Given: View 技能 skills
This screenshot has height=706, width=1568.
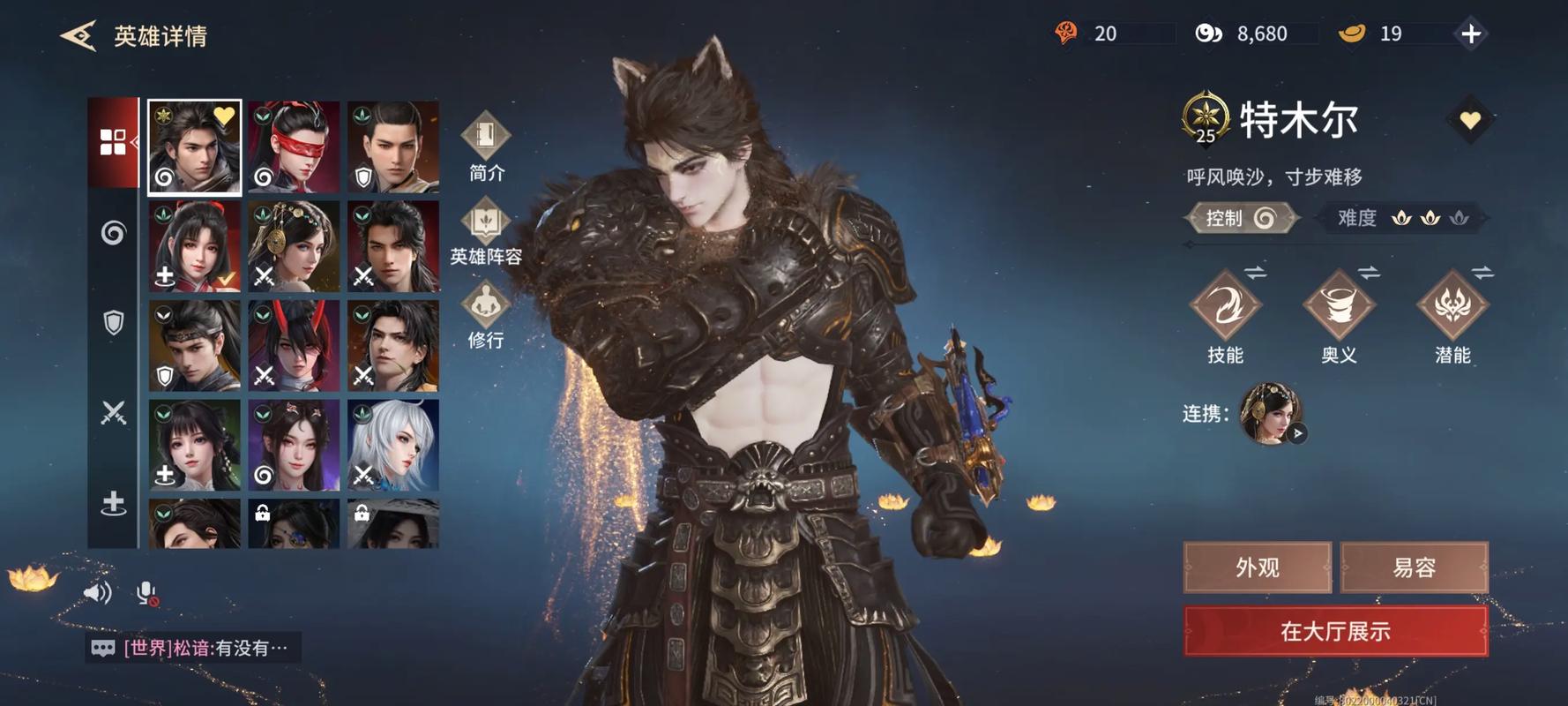Looking at the screenshot, I should pos(1225,316).
